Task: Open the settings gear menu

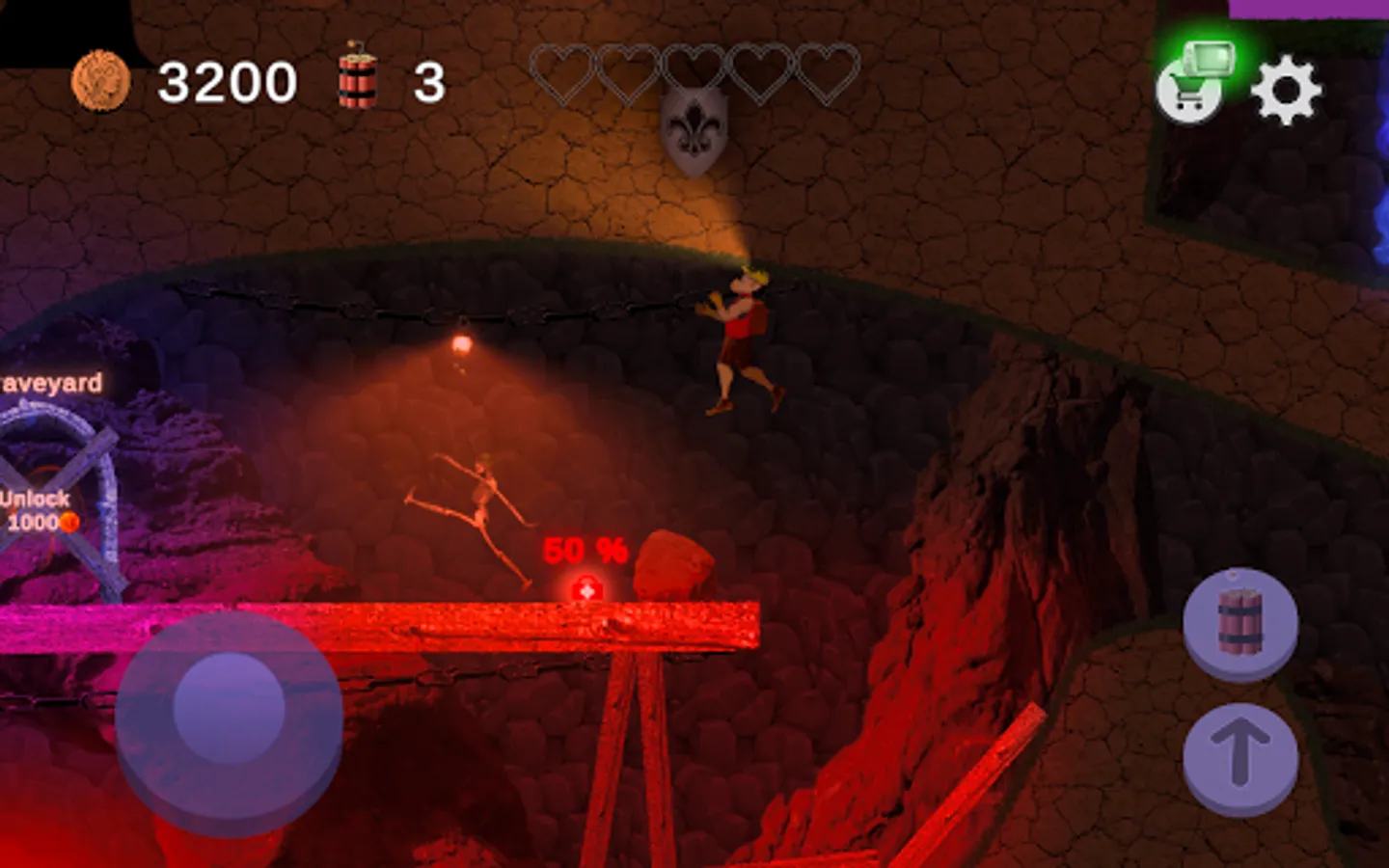Action: 1286,91
